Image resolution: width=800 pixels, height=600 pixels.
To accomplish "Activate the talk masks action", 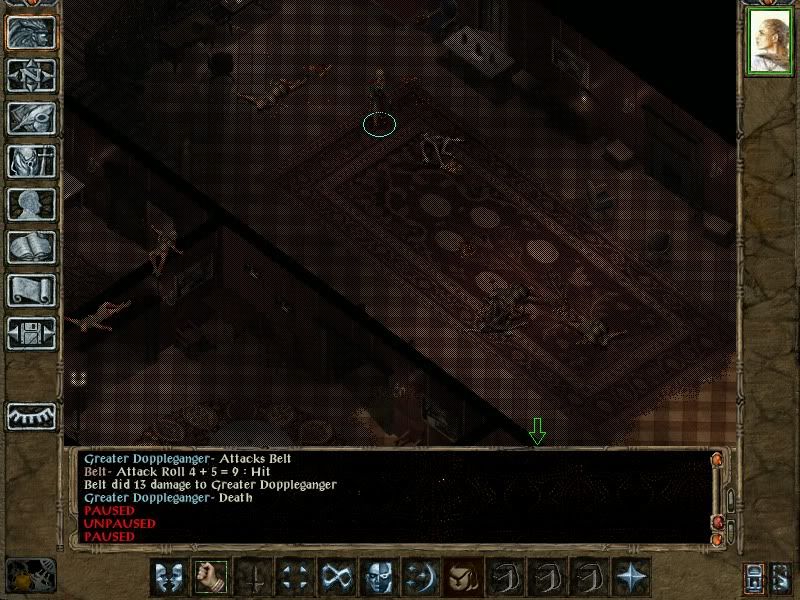I will 168,576.
